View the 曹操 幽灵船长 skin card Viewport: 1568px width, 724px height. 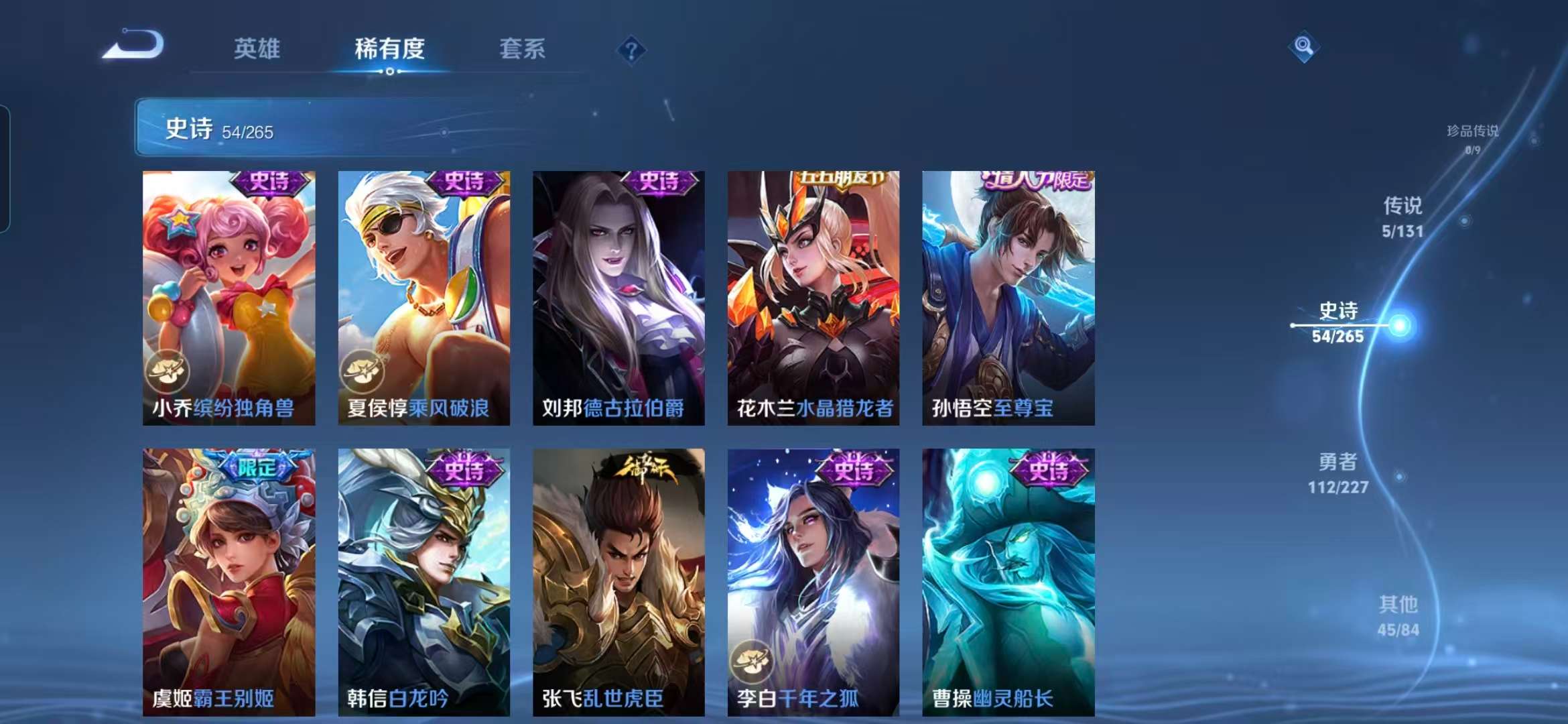click(1008, 582)
